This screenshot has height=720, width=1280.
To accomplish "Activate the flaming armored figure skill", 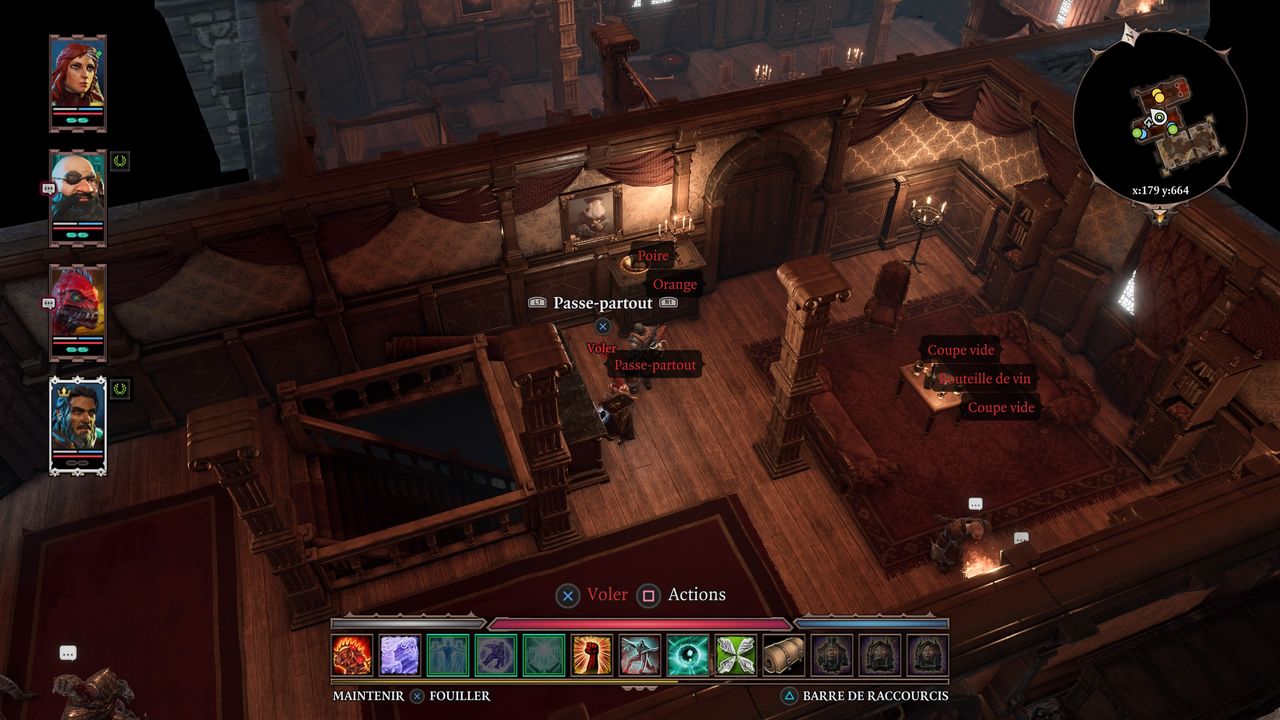I will tap(352, 655).
